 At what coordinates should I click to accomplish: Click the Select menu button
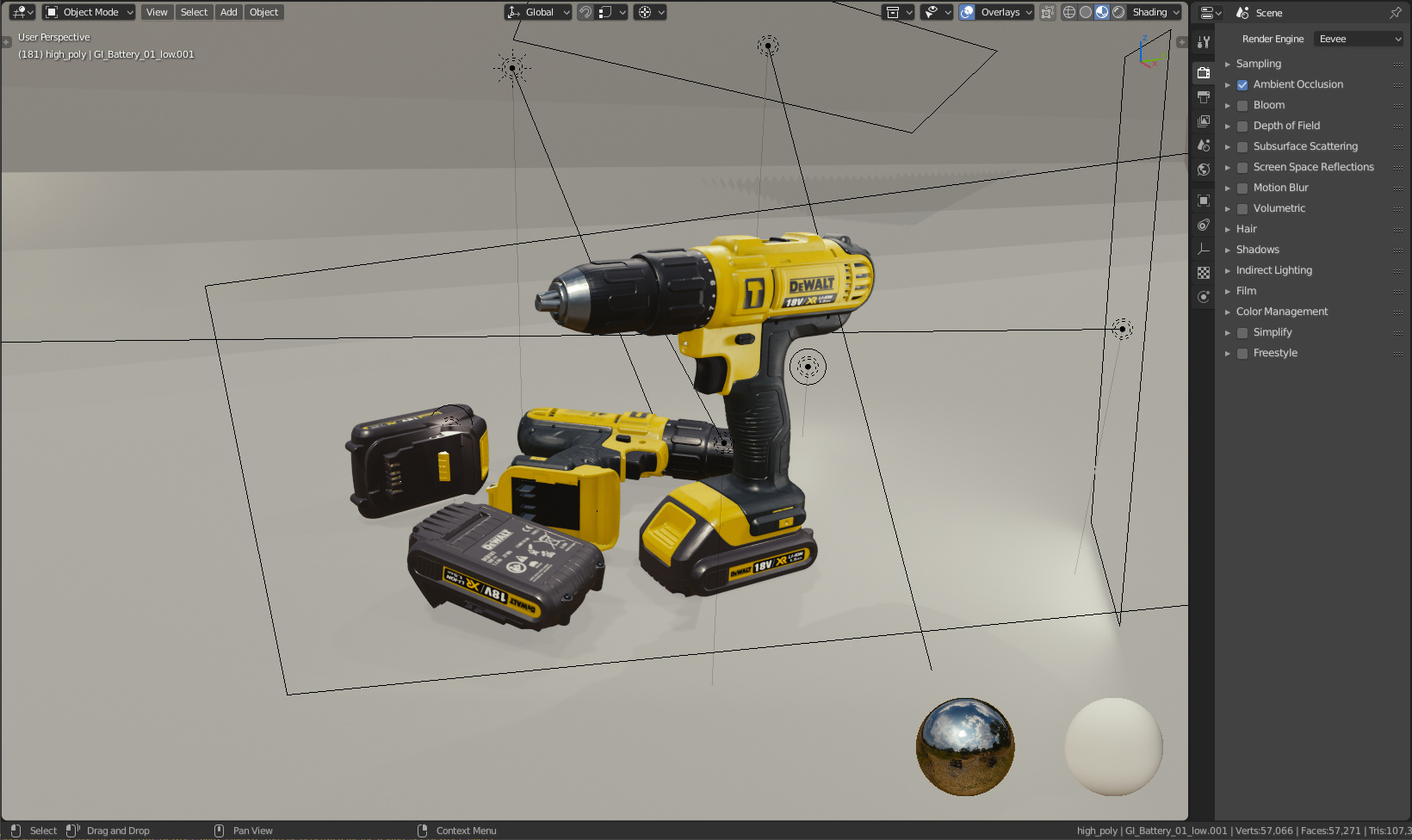click(194, 11)
